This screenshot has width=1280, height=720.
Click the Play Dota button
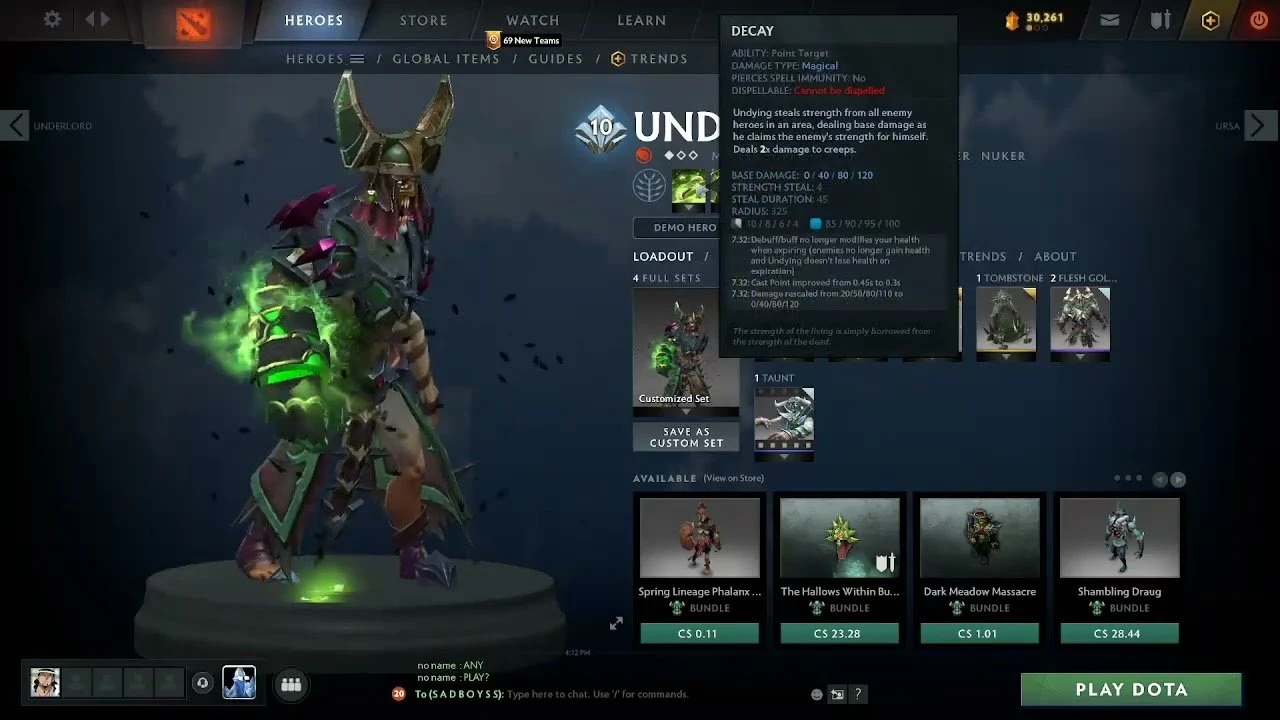pos(1131,689)
